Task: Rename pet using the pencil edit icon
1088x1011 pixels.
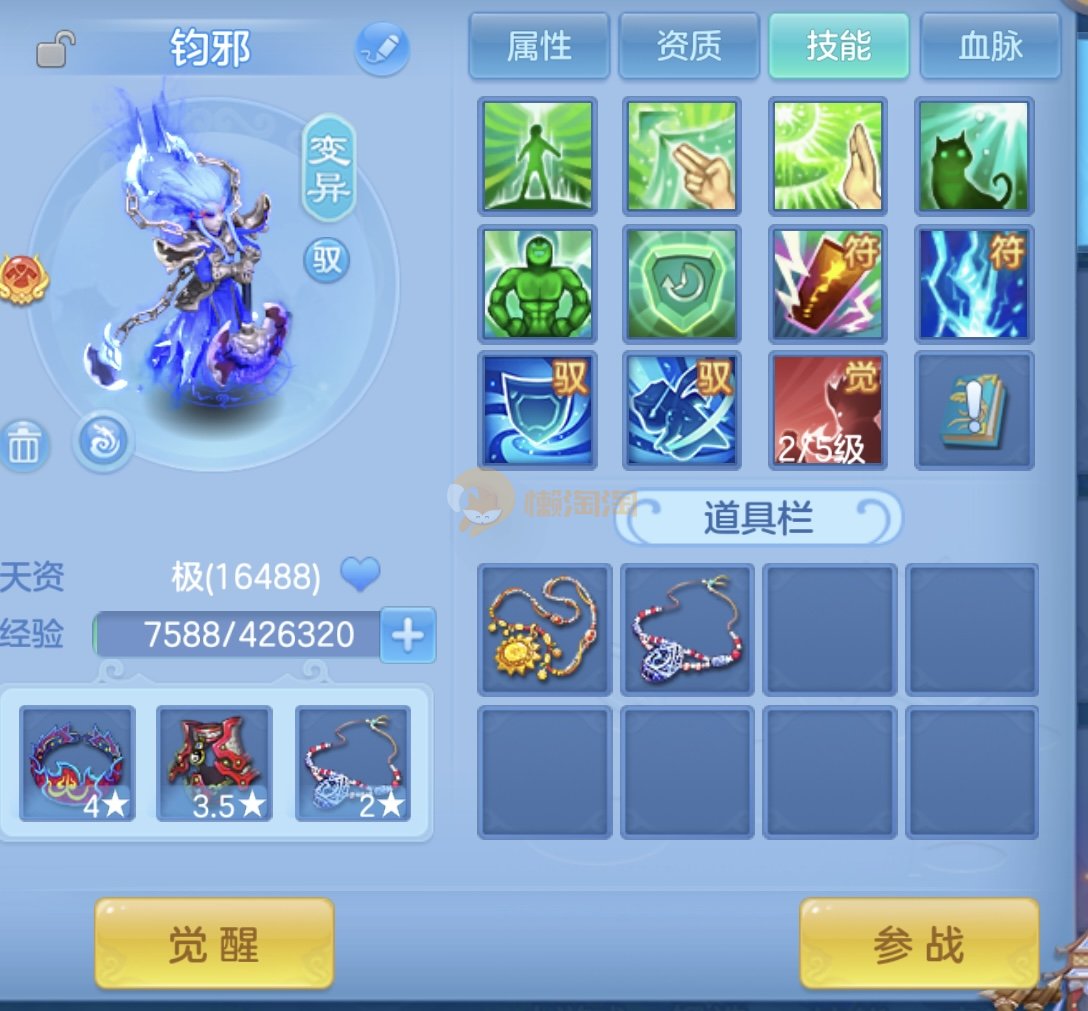Action: click(x=382, y=48)
